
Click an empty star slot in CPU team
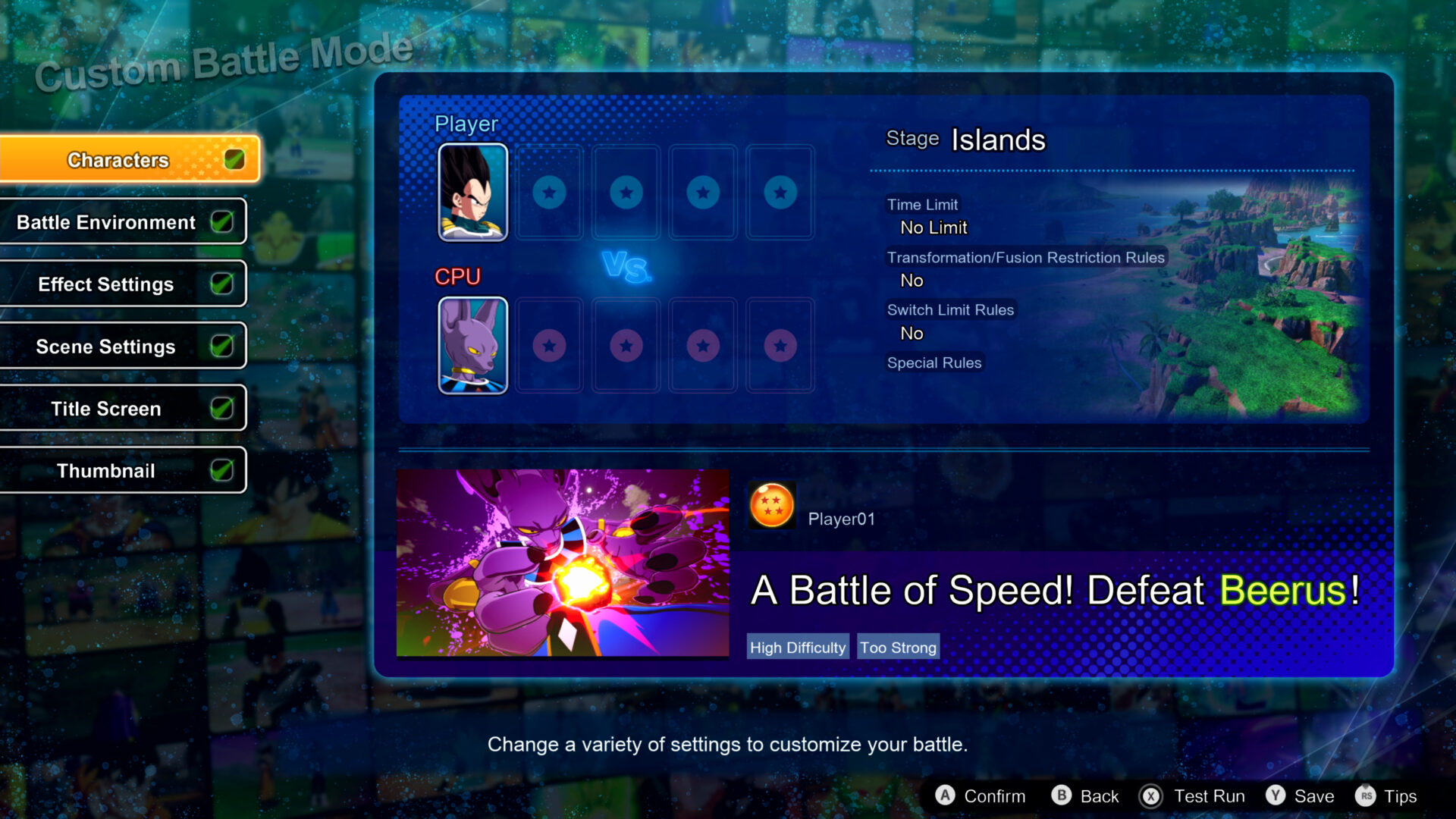[549, 346]
